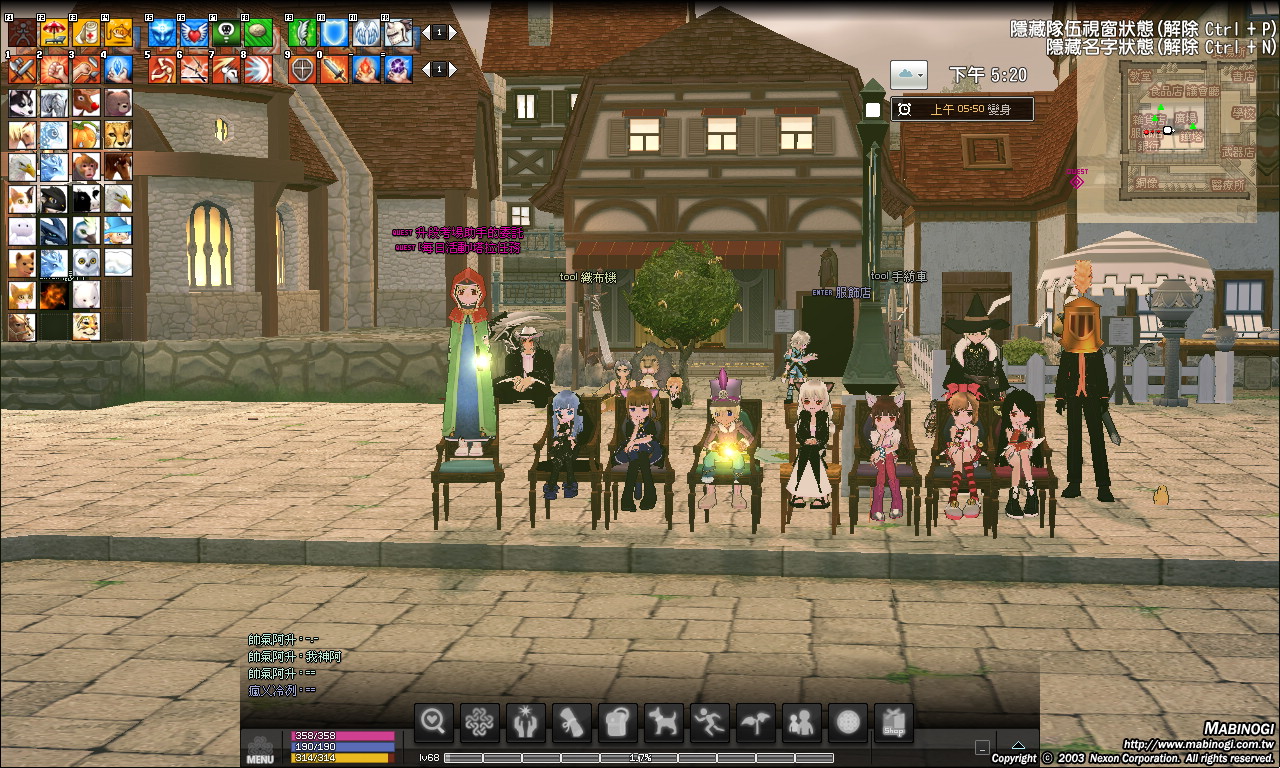This screenshot has height=768, width=1280.
Task: Open the weather cloud dropdown
Action: coord(908,74)
